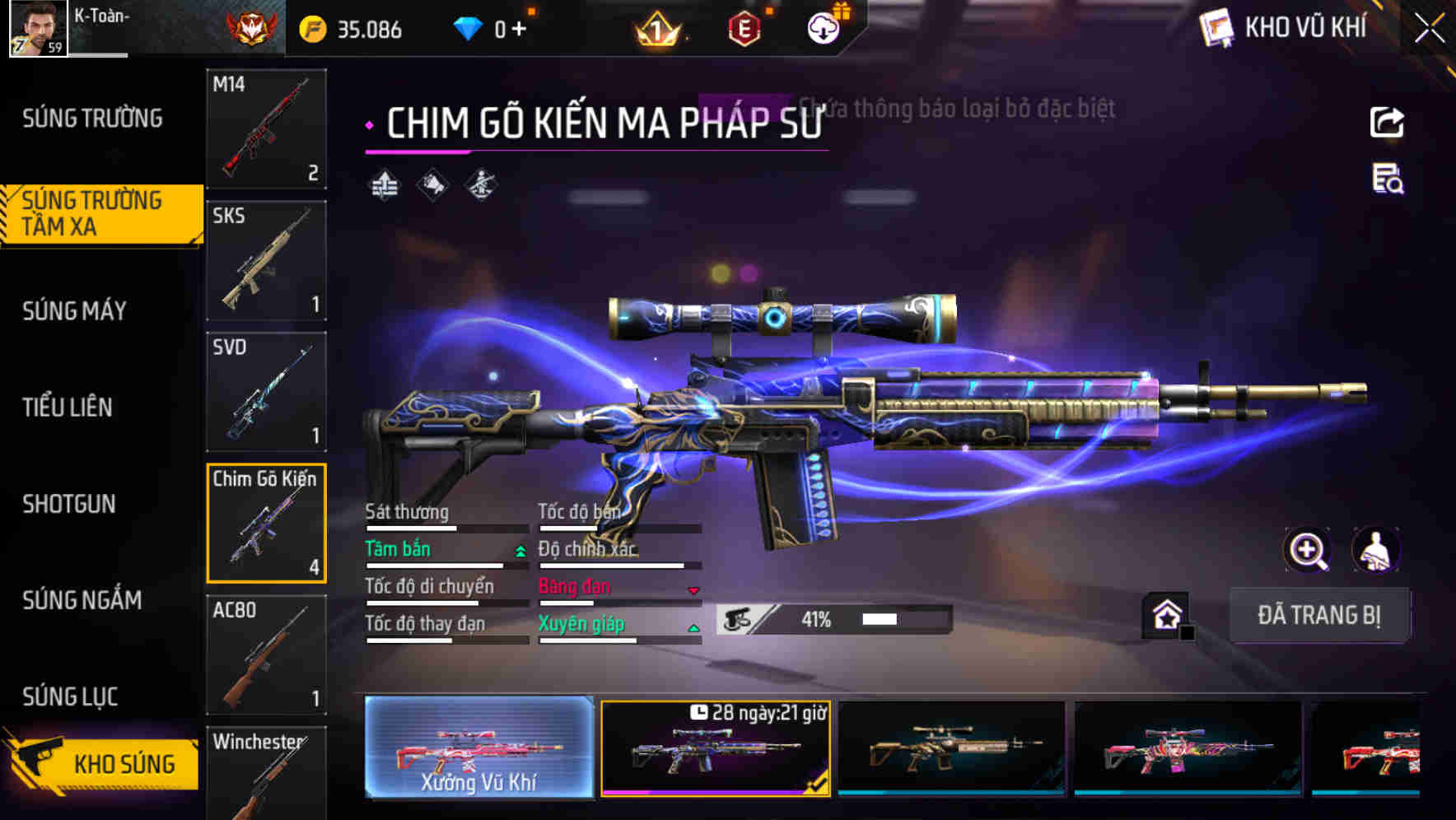This screenshot has height=820, width=1456.
Task: Click the skin effect bell diamond icon
Action: [x=432, y=185]
